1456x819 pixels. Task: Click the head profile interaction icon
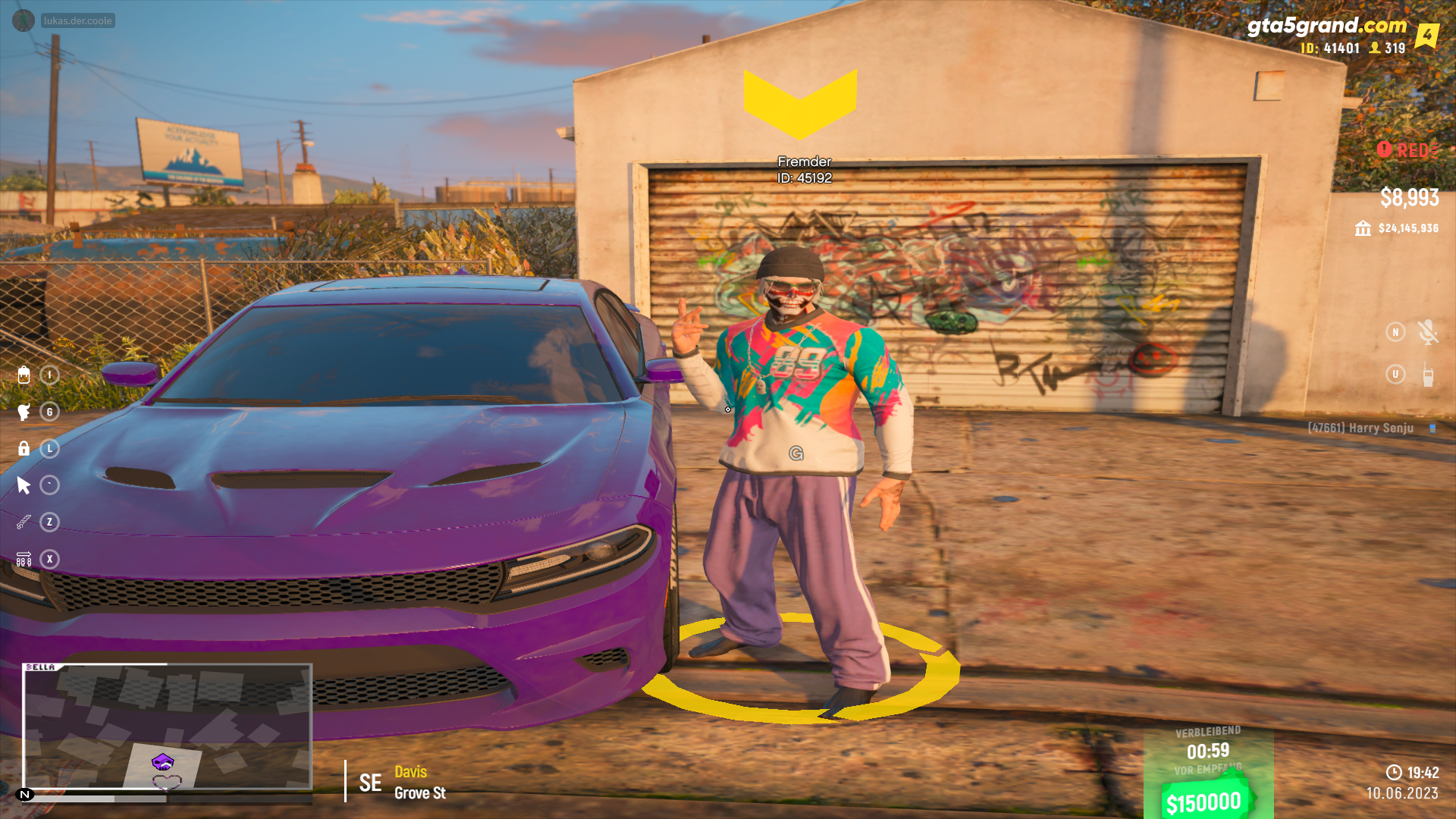[24, 412]
